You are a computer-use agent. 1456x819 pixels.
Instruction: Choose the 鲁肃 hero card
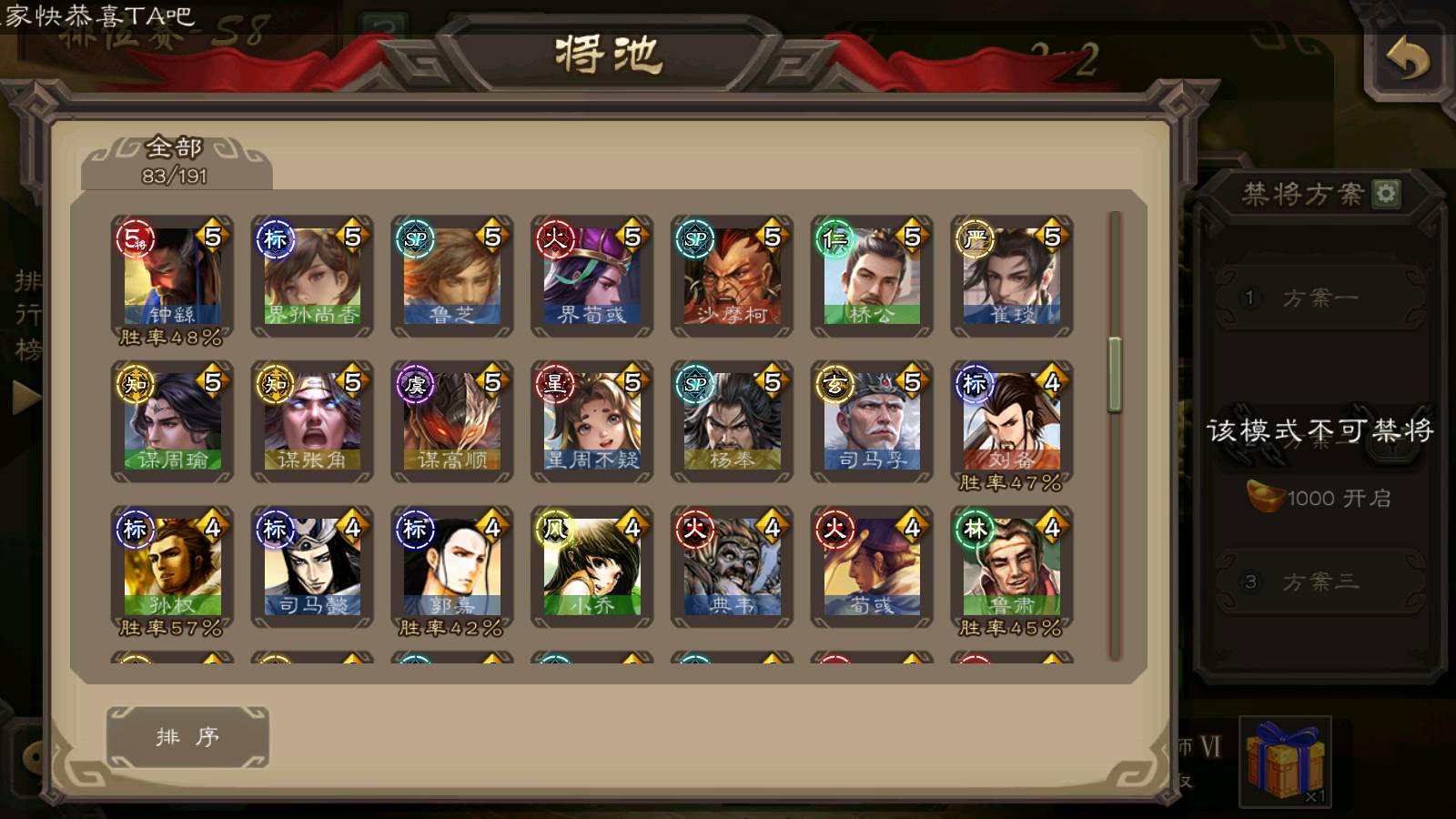(1011, 567)
